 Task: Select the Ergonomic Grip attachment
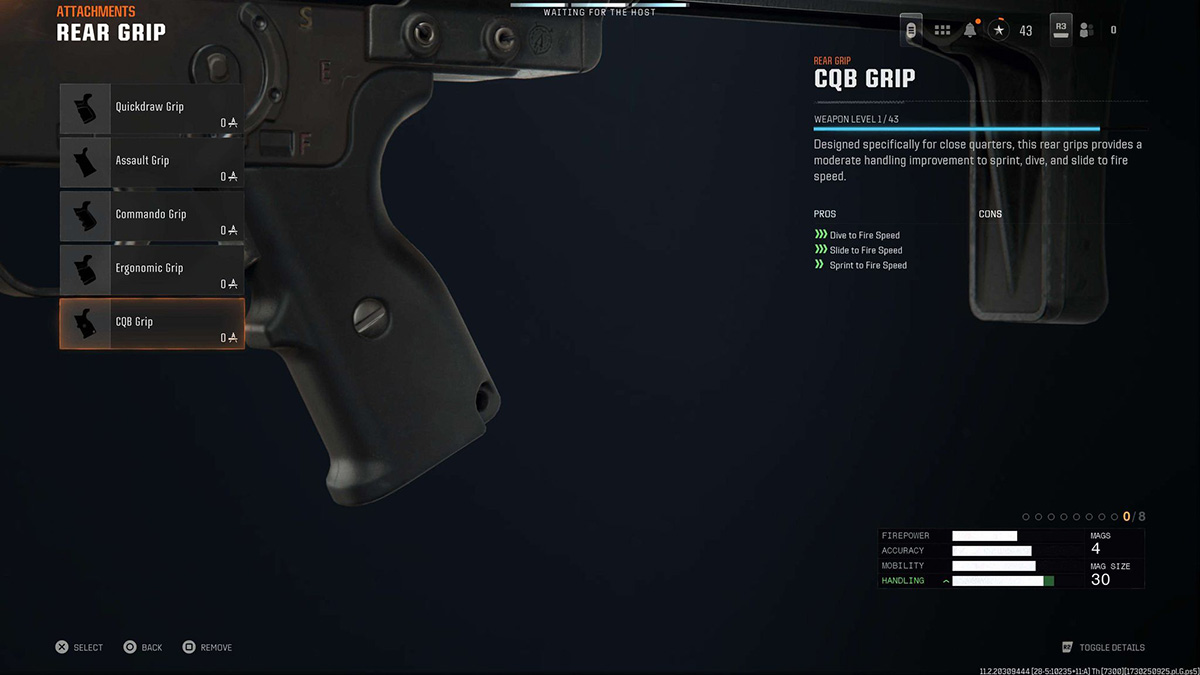[x=151, y=270]
